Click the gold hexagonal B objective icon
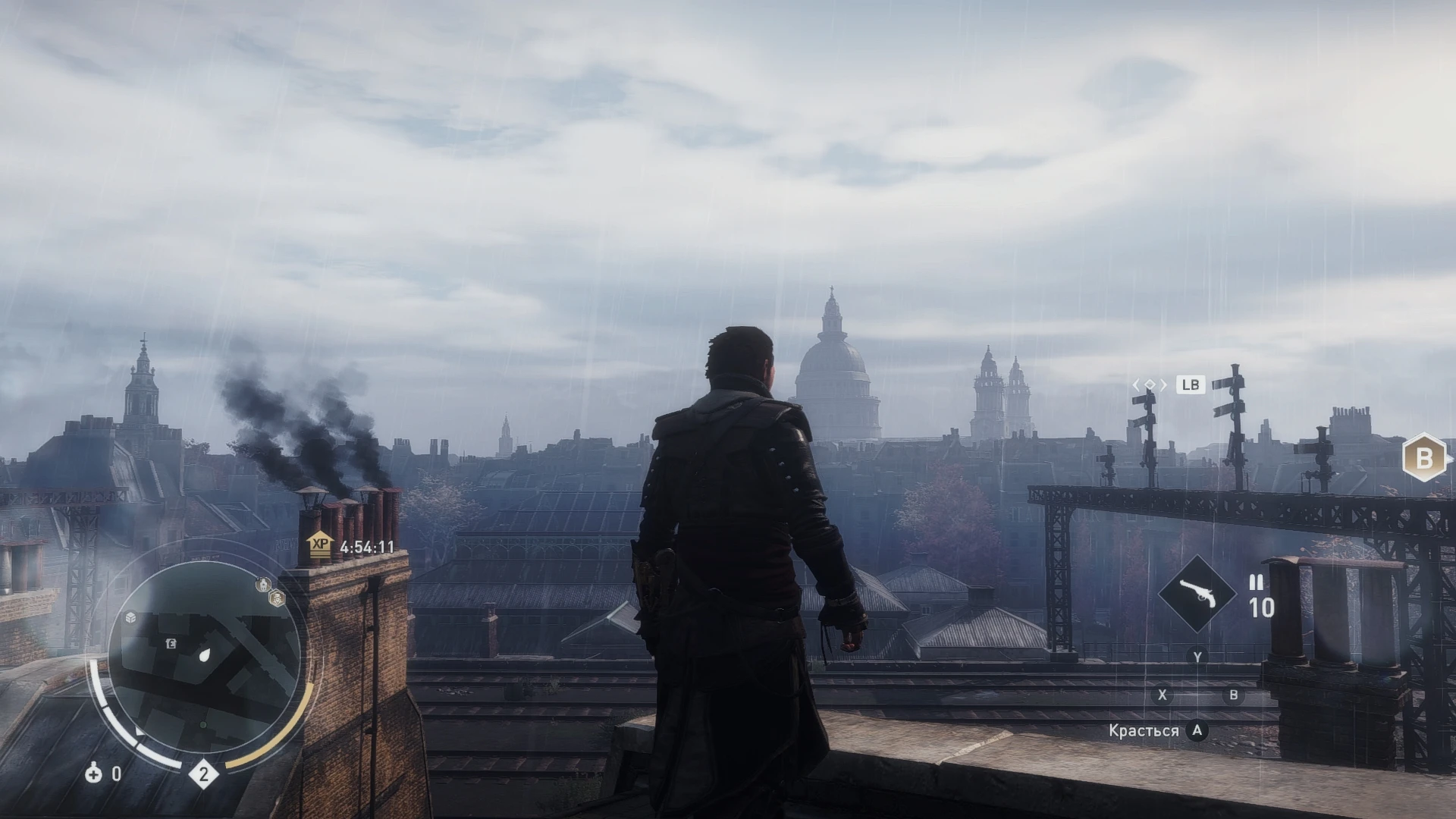 click(1423, 458)
